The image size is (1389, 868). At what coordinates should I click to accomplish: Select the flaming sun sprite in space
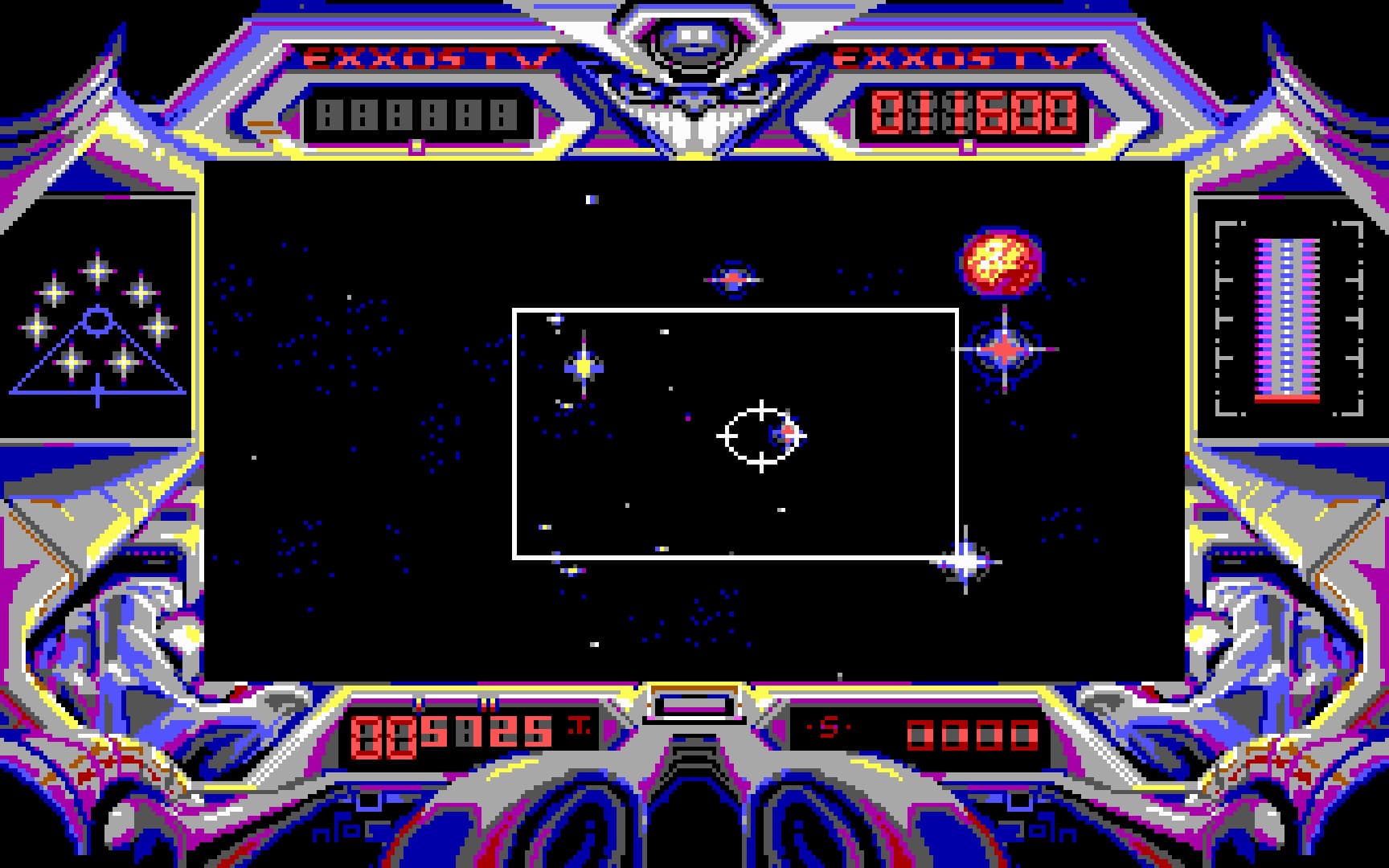(x=998, y=260)
